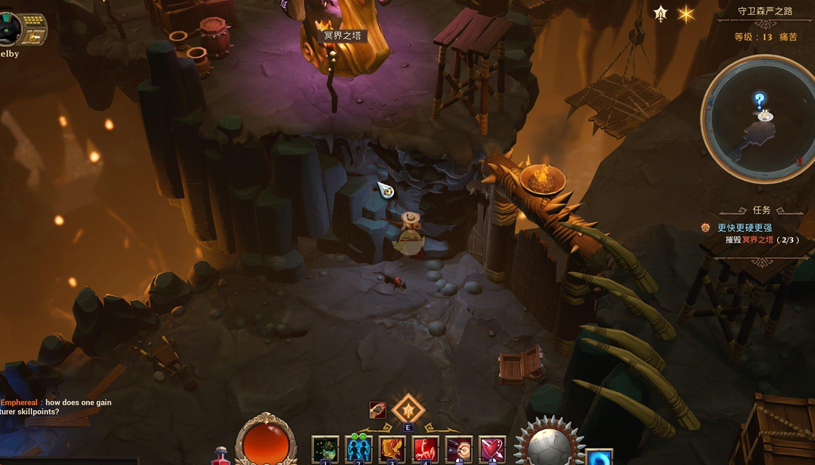The image size is (815, 465).
Task: Use the target and arrow skill
Action: coord(459,450)
